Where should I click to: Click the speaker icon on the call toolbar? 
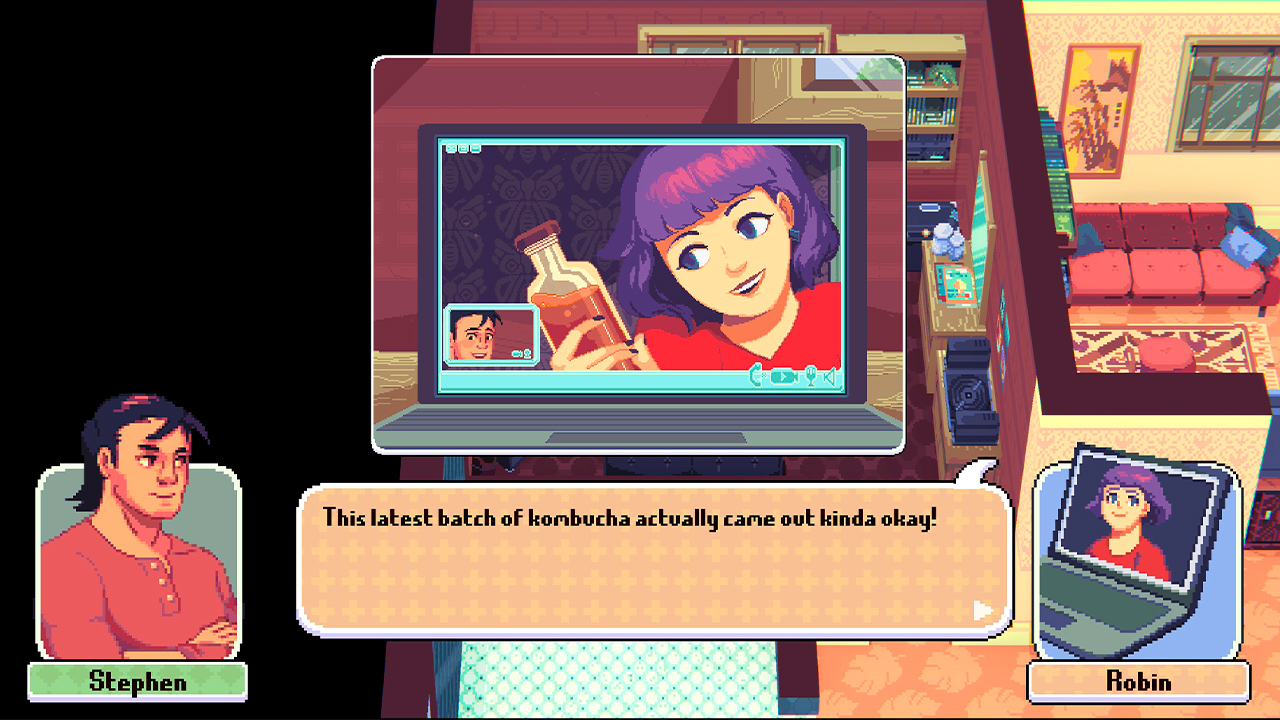tap(828, 377)
